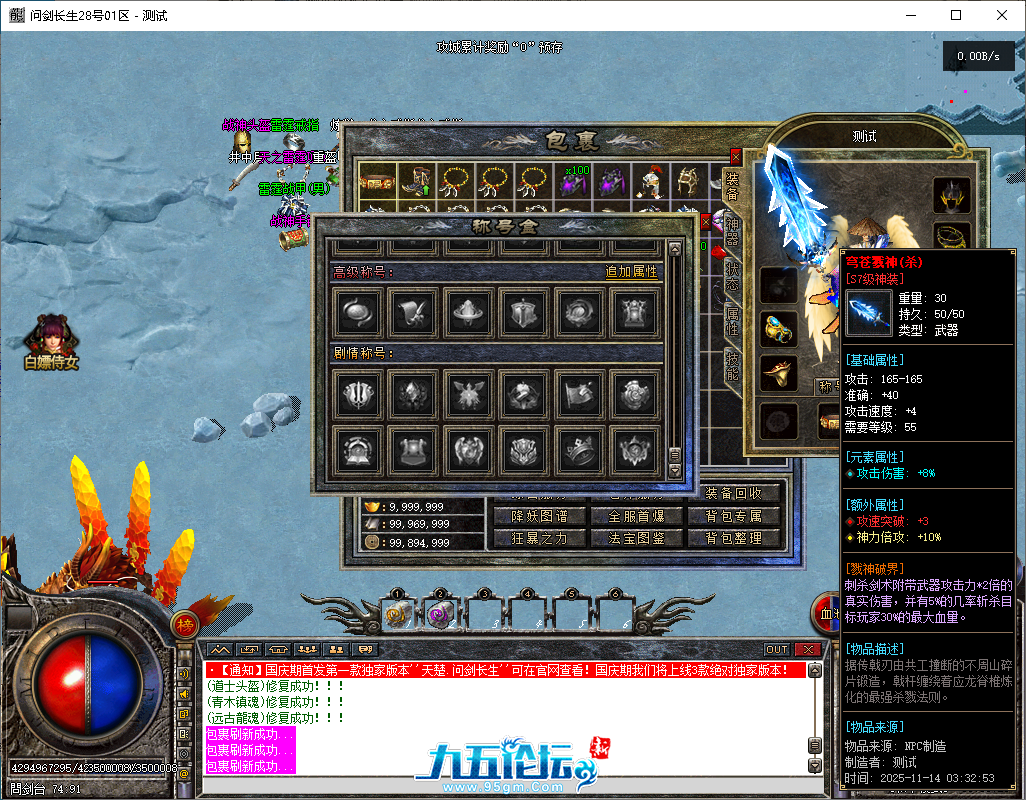The image size is (1026, 800).
Task: Open 降妖图谱 from the bag panel
Action: click(x=539, y=516)
